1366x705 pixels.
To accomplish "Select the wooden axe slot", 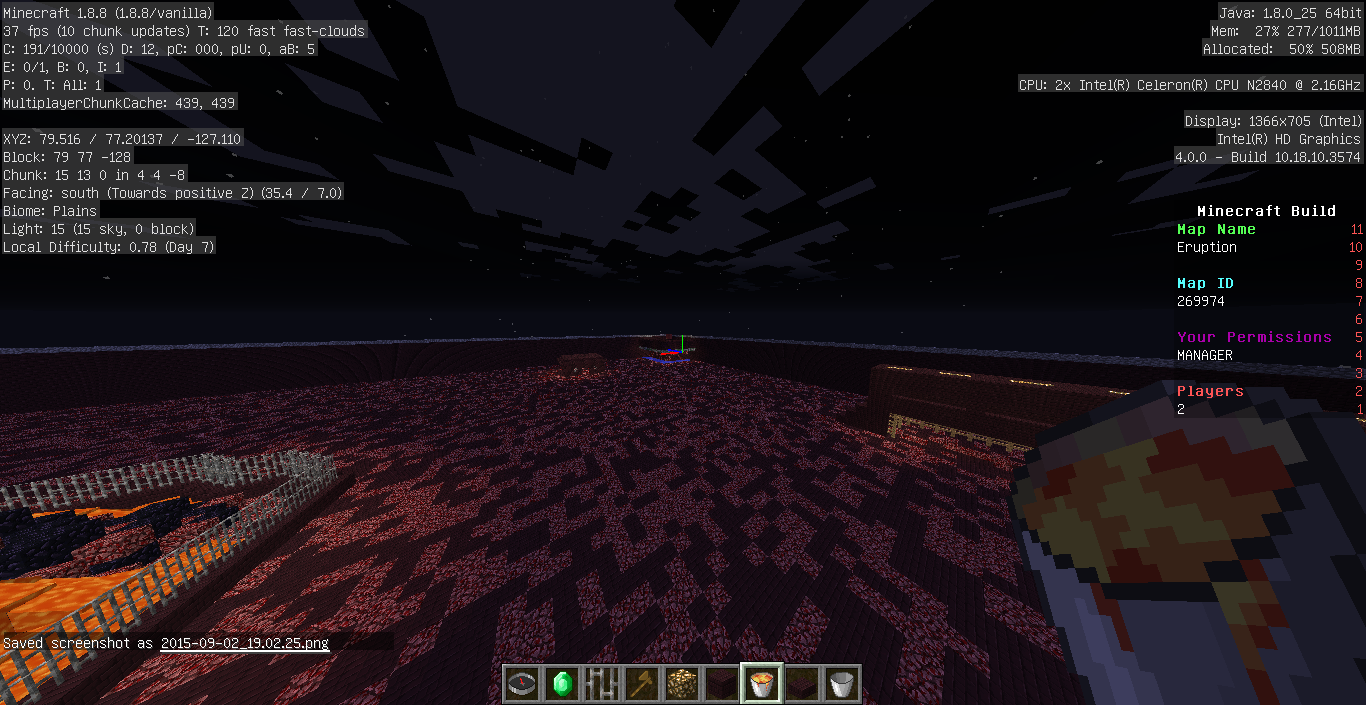I will [x=641, y=684].
